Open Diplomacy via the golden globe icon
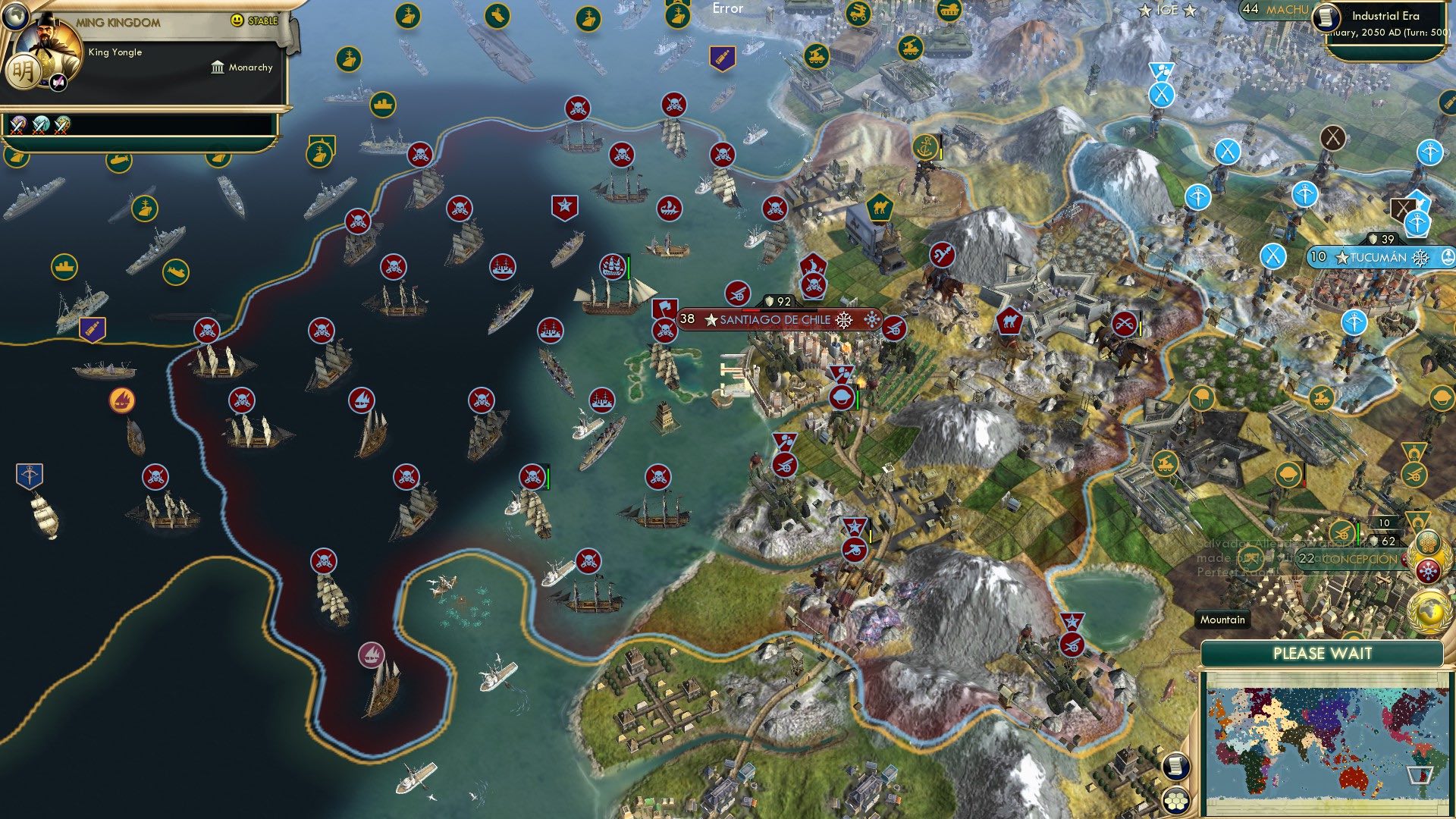1456x819 pixels. pyautogui.click(x=1432, y=613)
